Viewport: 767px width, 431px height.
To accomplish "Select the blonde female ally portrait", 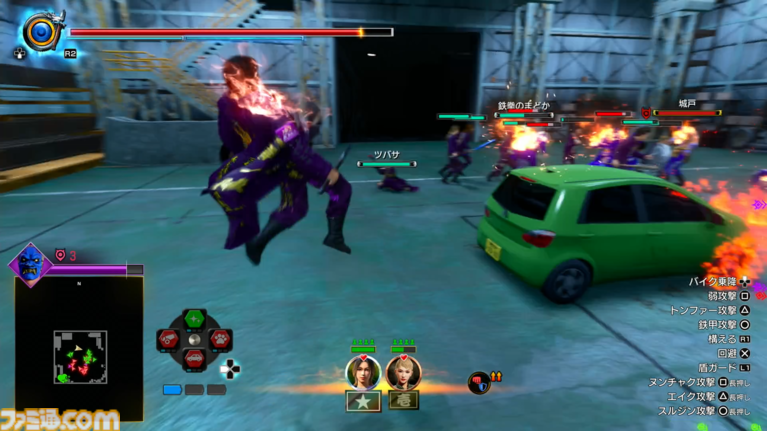I will 403,372.
